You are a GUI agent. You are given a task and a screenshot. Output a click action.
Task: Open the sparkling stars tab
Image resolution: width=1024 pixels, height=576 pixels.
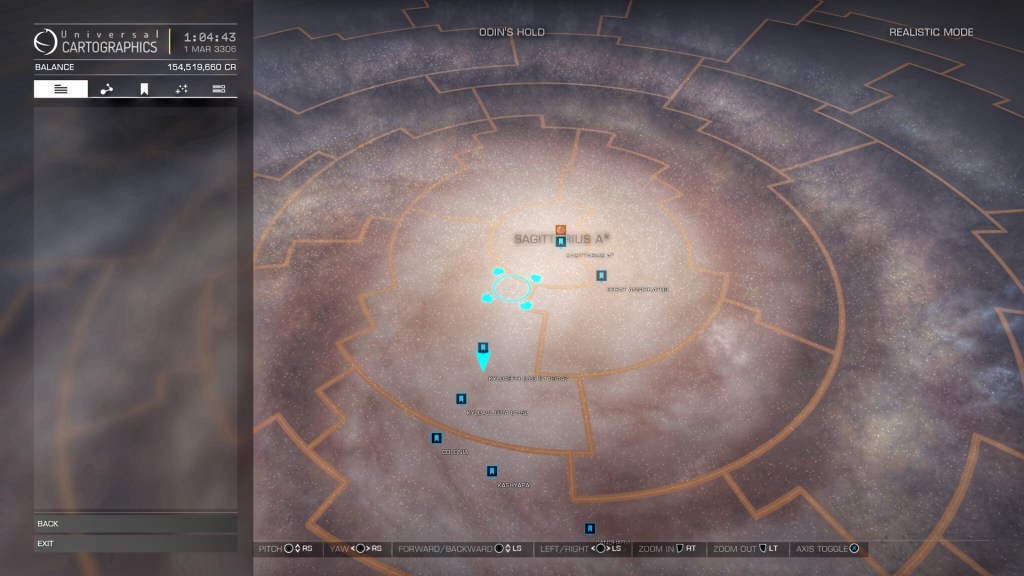click(x=181, y=89)
